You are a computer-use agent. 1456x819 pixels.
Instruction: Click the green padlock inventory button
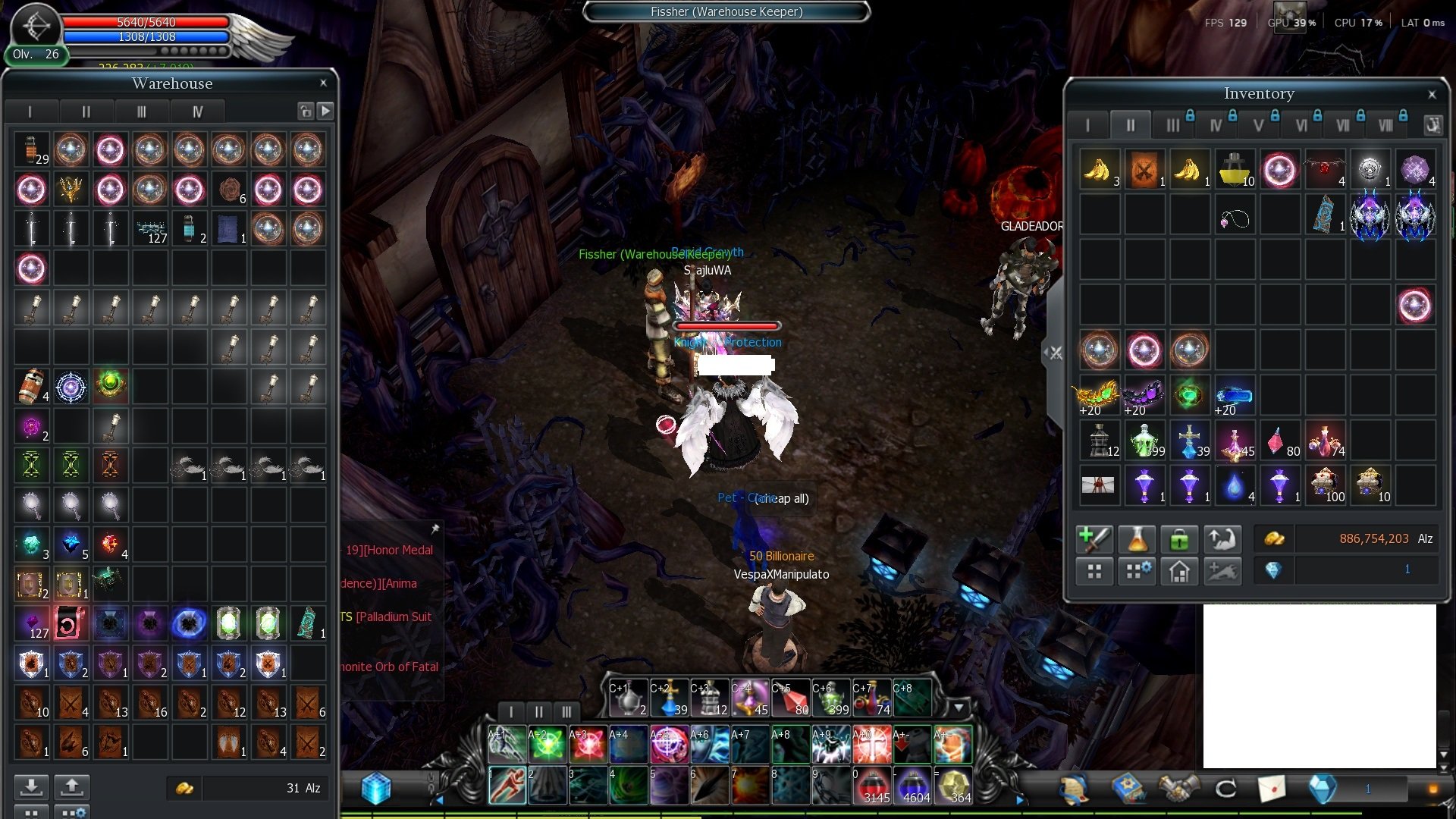click(1179, 539)
